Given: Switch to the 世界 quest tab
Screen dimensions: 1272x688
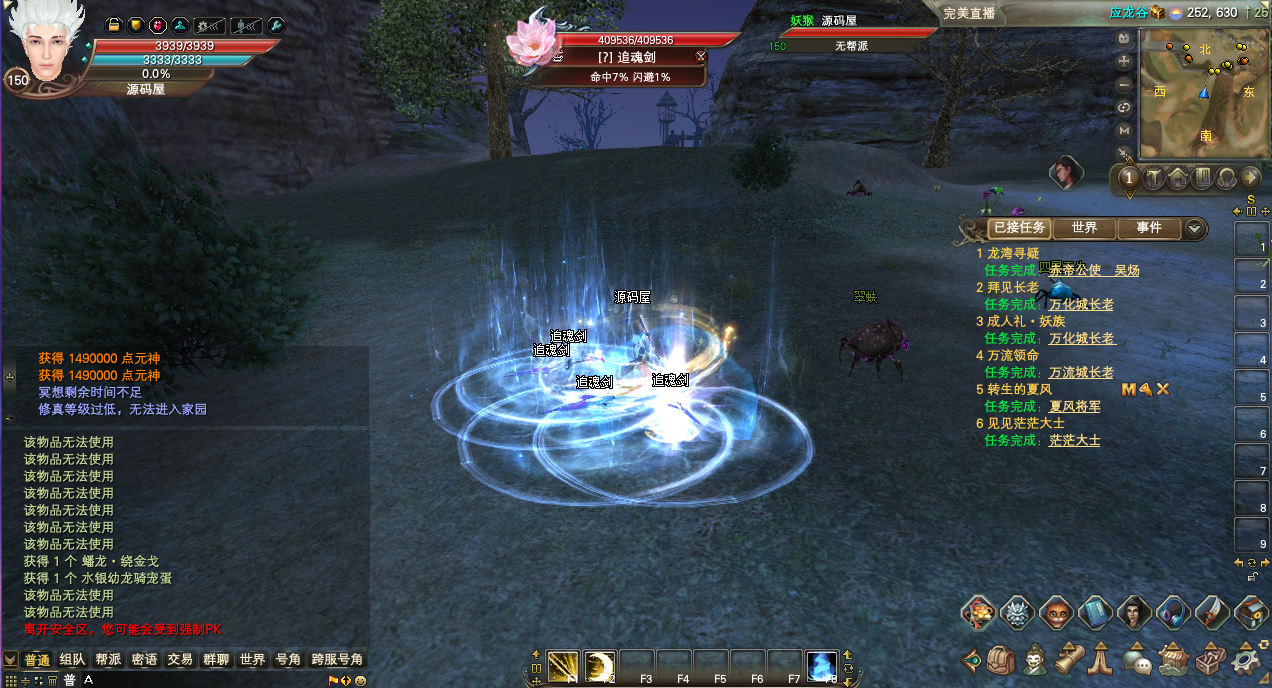Looking at the screenshot, I should click(1084, 228).
